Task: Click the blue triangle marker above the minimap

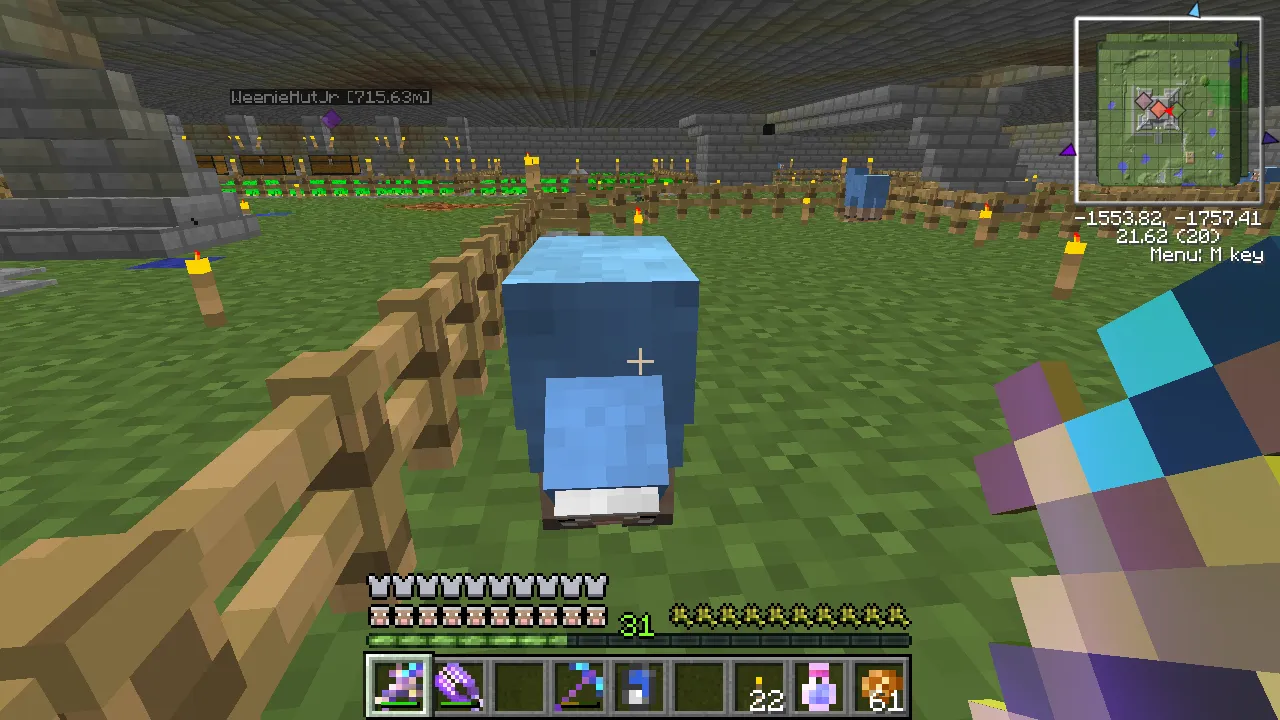Action: 1195,11
